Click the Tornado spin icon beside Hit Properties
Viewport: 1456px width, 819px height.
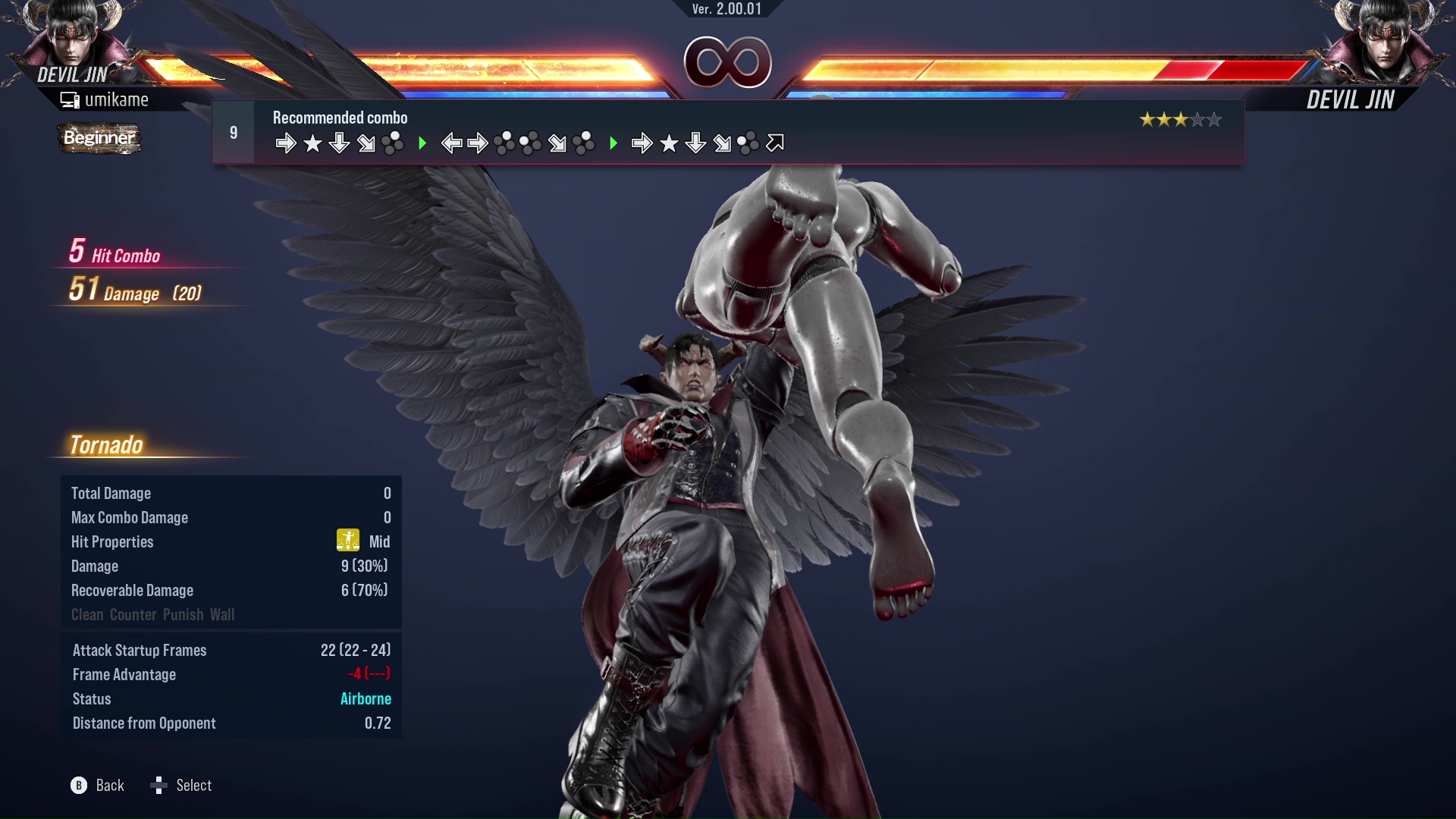[347, 540]
